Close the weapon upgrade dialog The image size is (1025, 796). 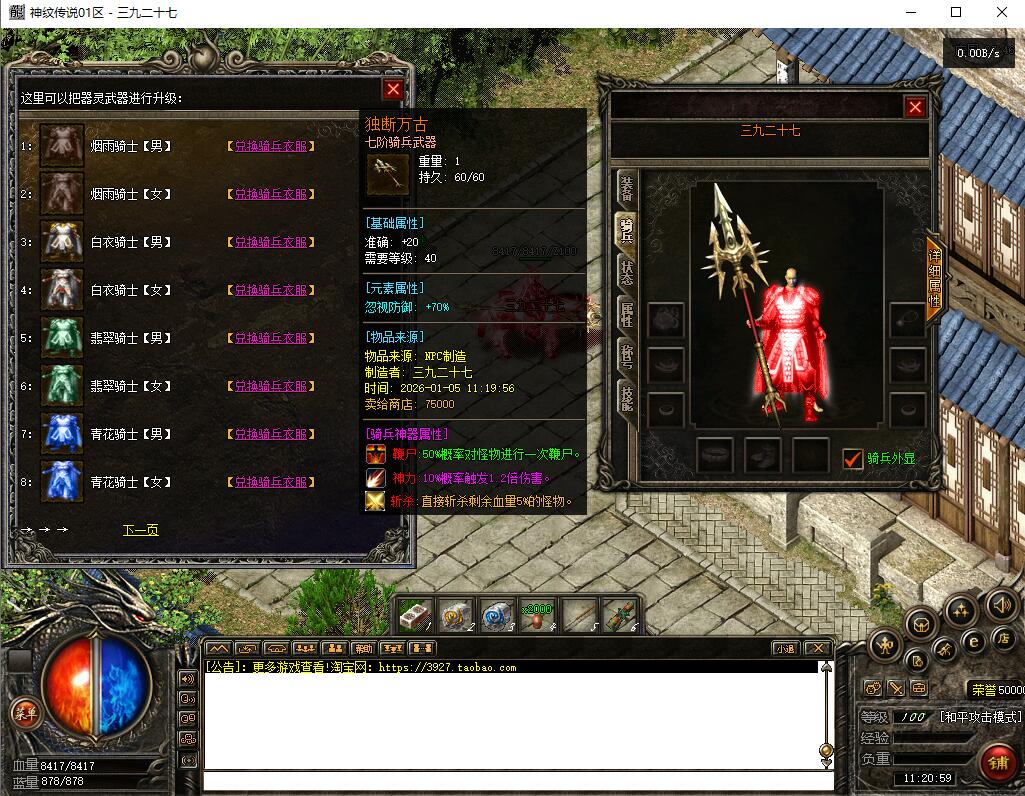coord(393,90)
